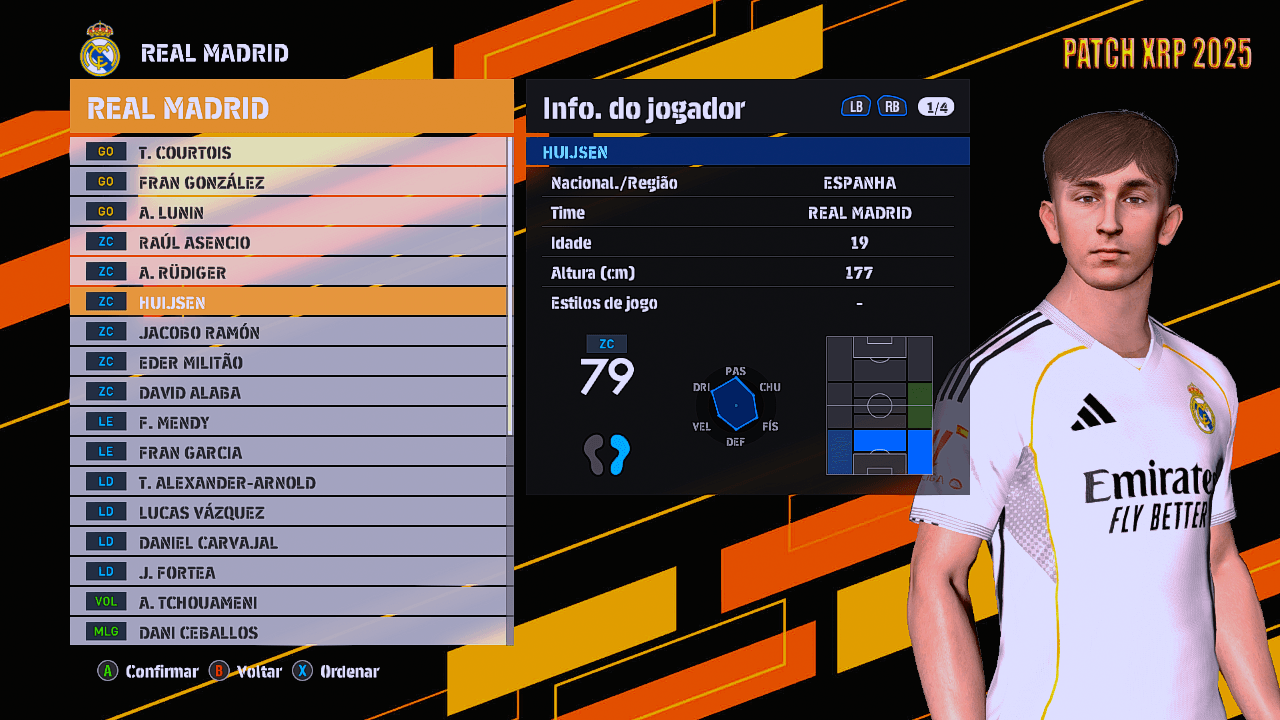
Task: Select Lucas Vázquez in the roster
Action: pos(288,512)
